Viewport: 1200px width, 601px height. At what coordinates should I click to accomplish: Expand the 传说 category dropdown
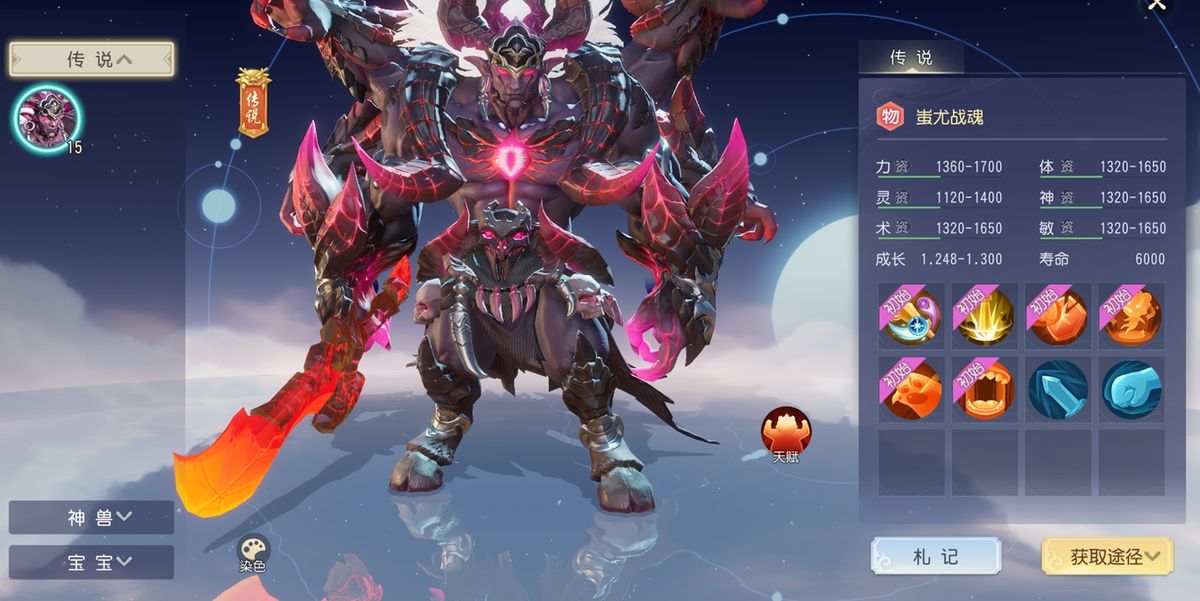pyautogui.click(x=92, y=59)
